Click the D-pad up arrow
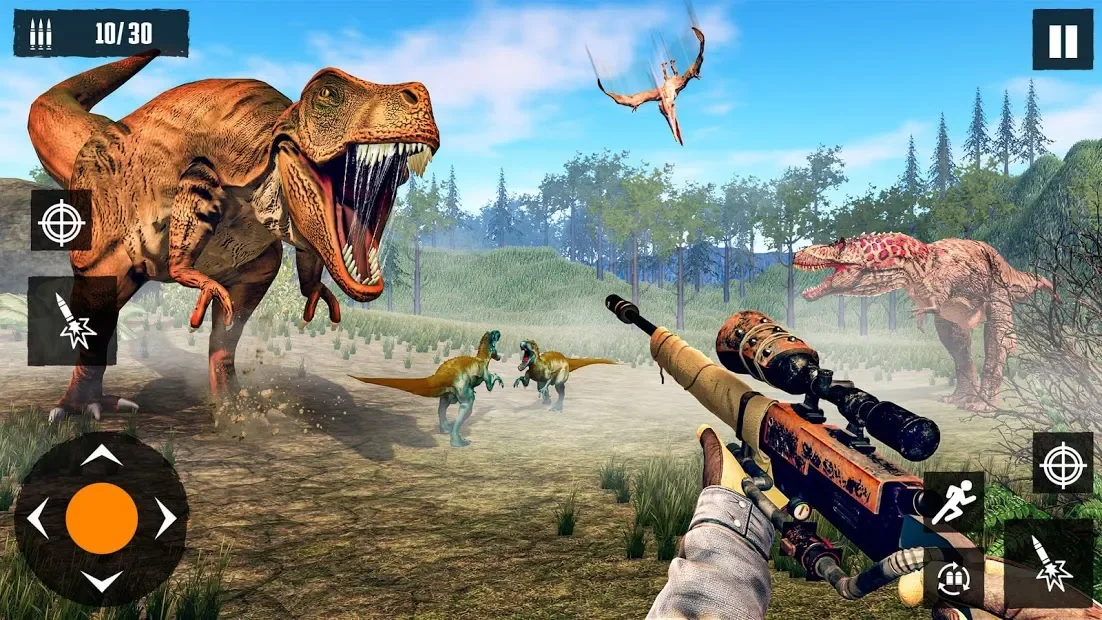This screenshot has height=620, width=1102. 101,456
